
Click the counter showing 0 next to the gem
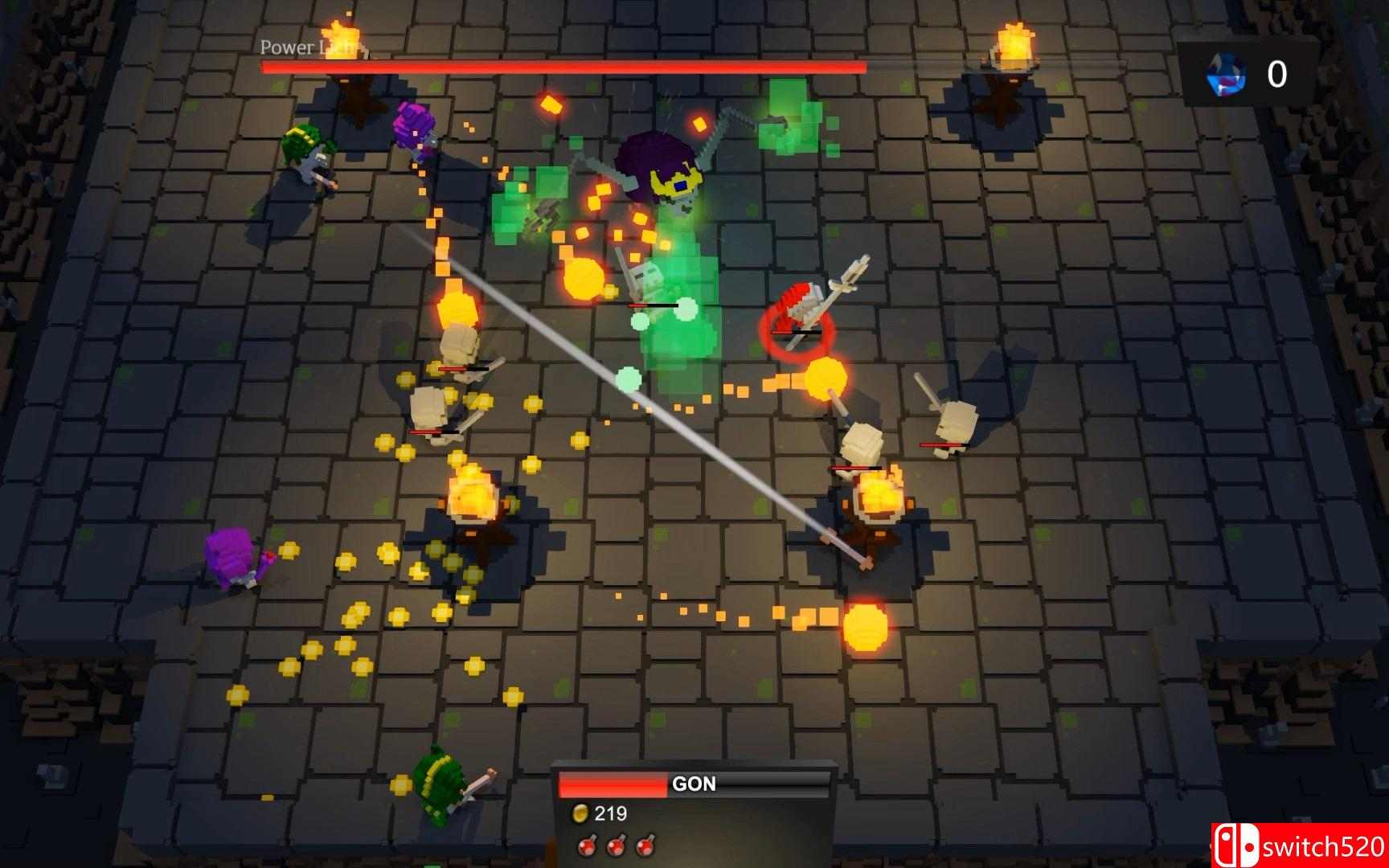(x=1276, y=74)
